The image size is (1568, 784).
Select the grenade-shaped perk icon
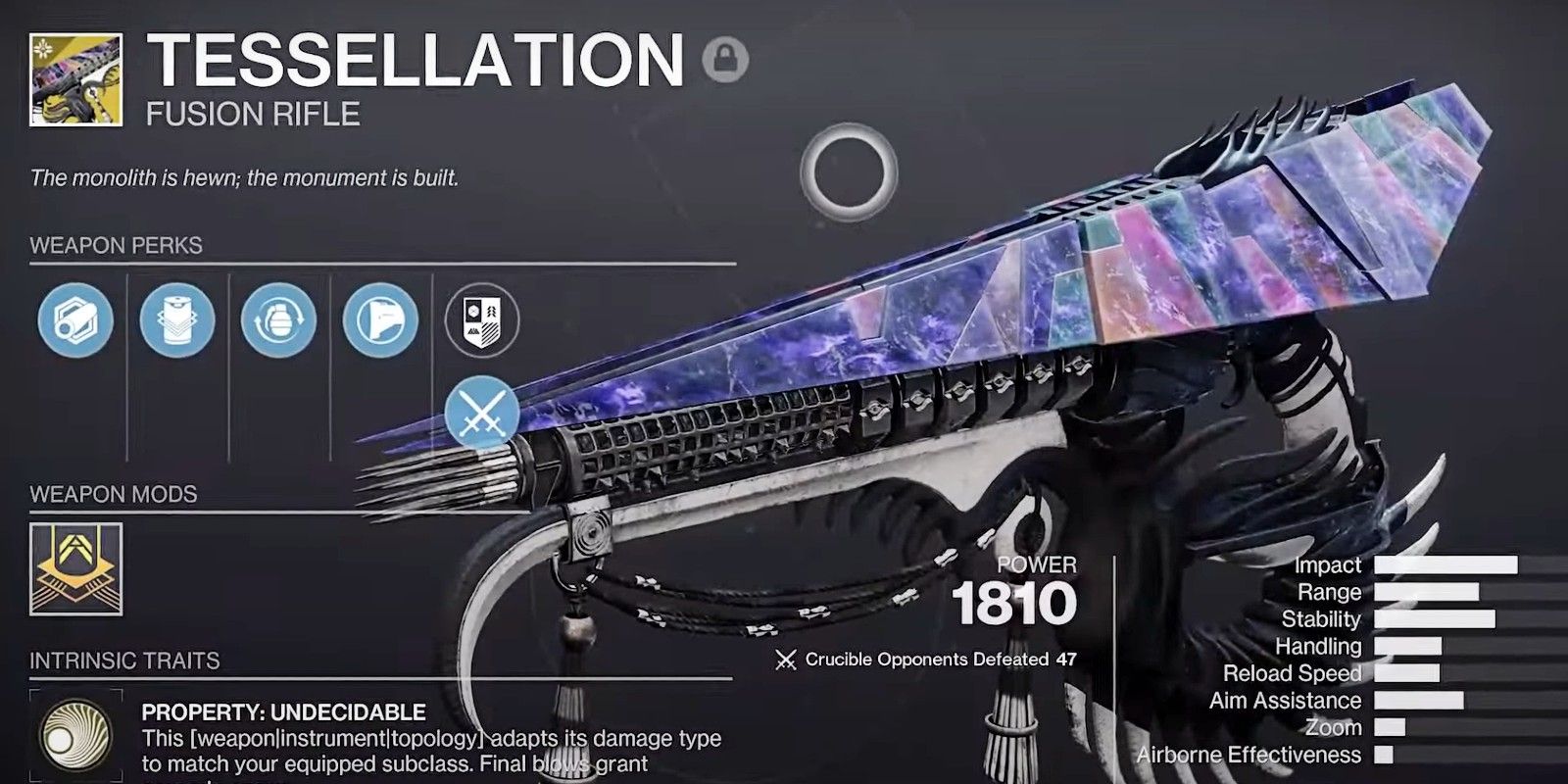pos(279,320)
